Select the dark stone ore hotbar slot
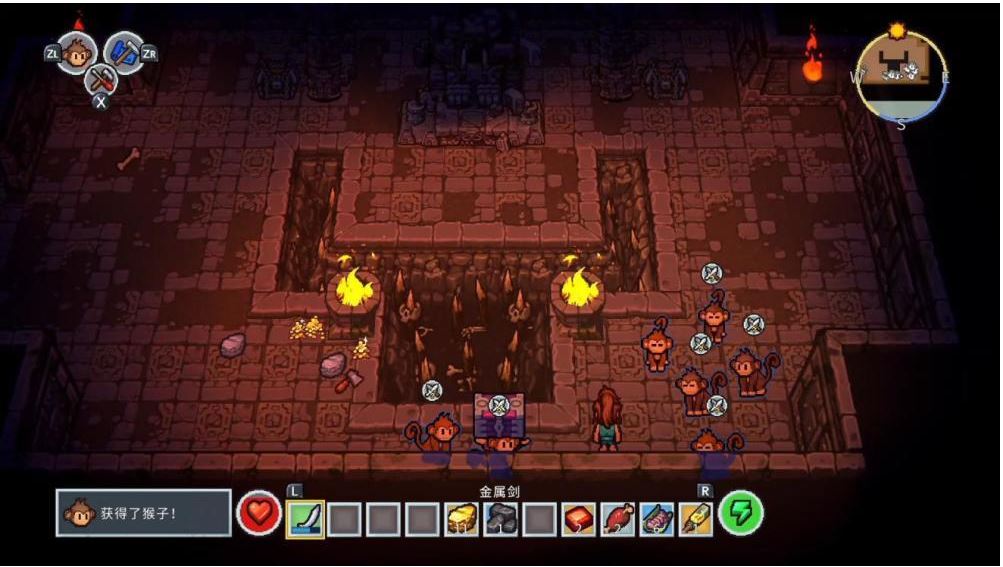This screenshot has height=567, width=1003. coord(500,518)
